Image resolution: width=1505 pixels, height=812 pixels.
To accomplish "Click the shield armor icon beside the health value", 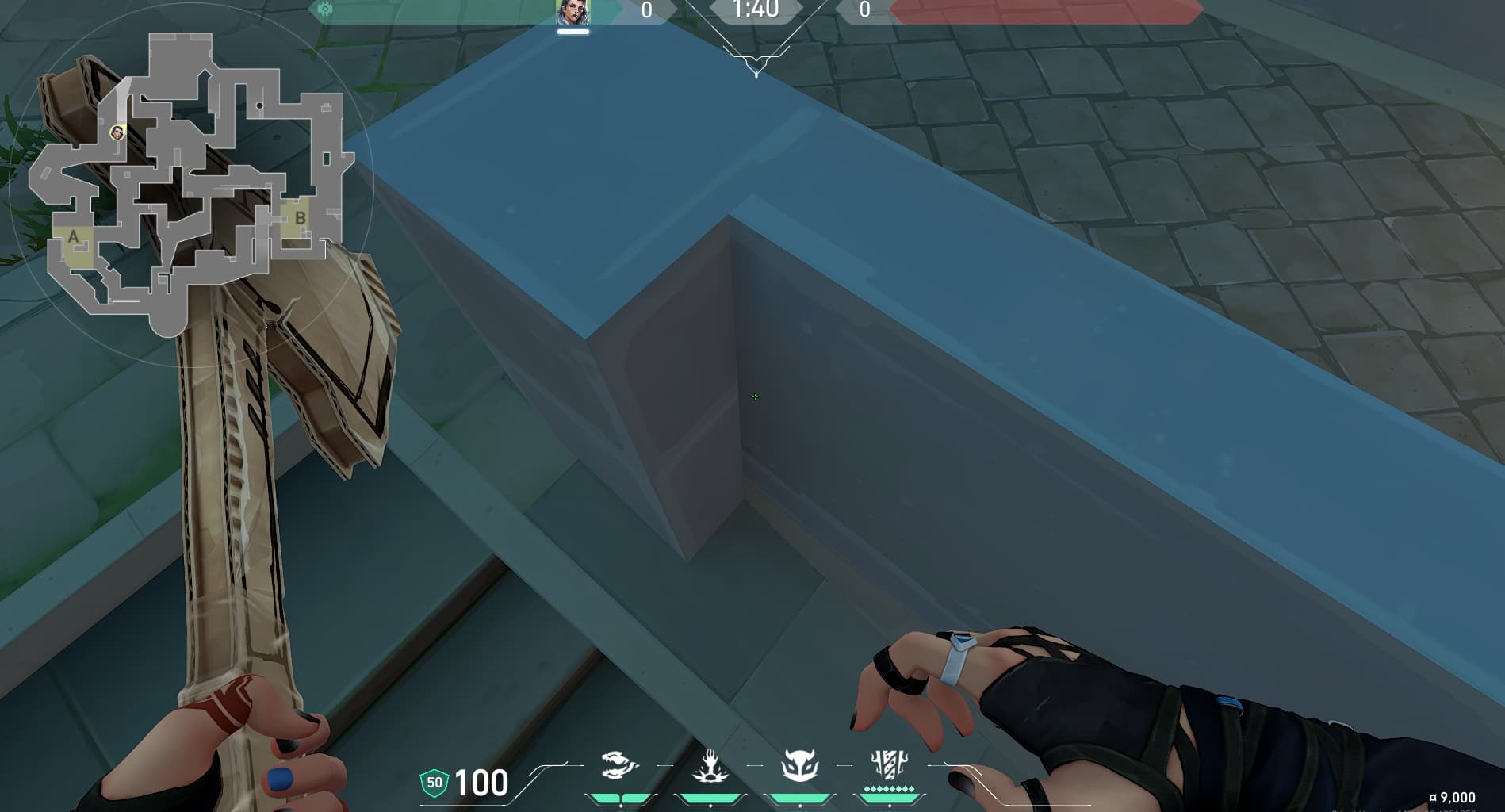I will 433,783.
